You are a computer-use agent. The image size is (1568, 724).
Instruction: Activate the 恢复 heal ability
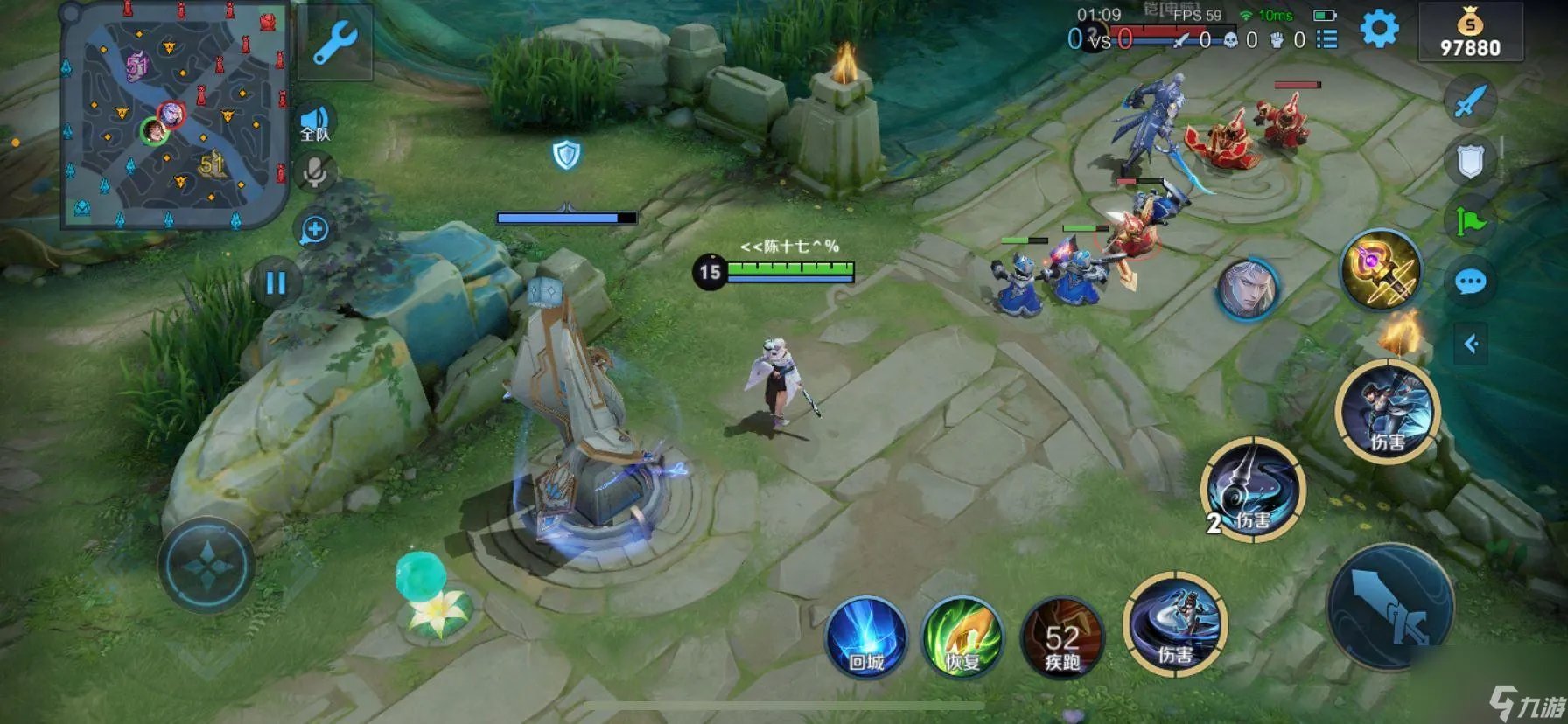(962, 636)
